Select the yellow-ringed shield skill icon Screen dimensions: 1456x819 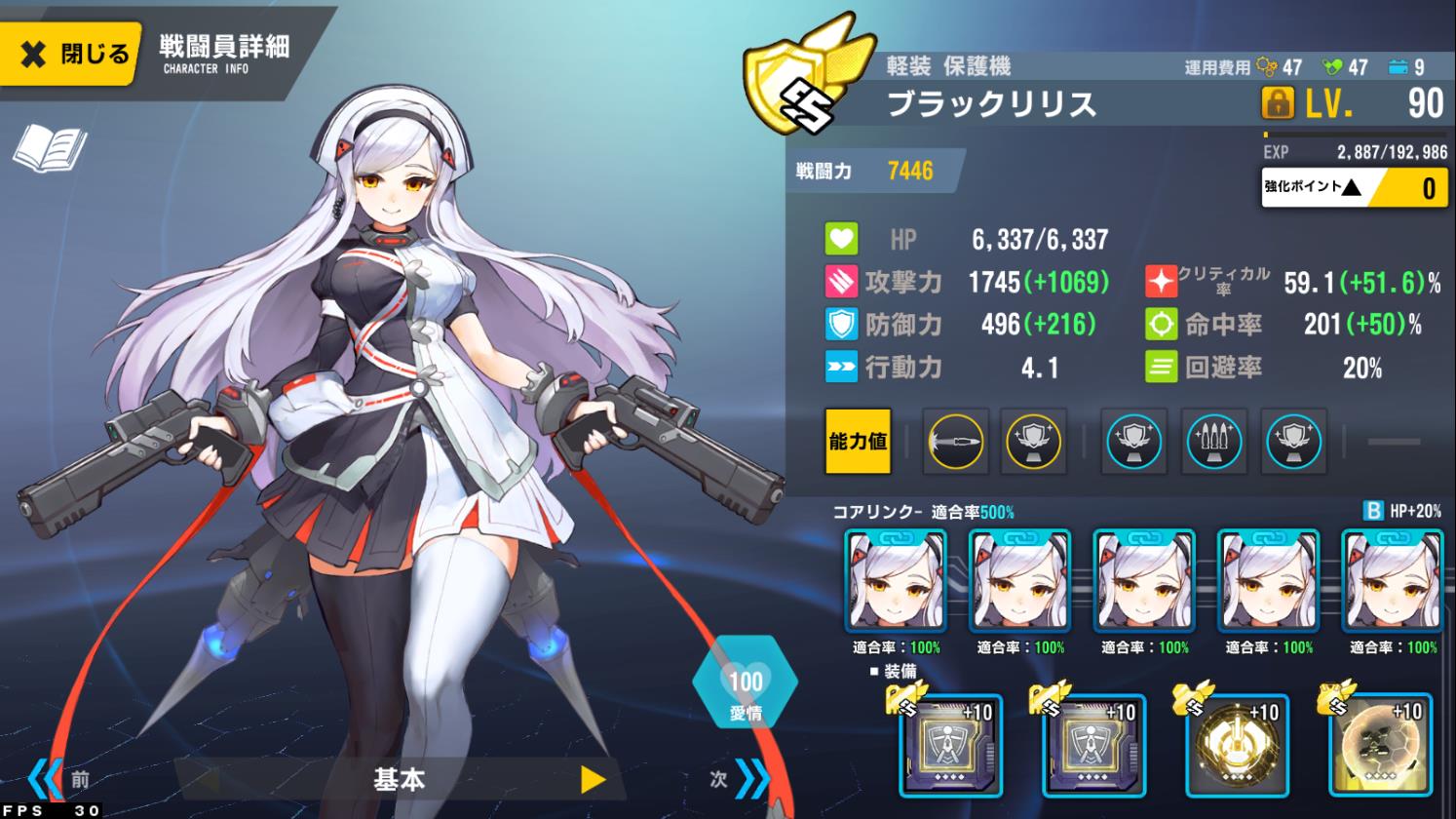[x=1033, y=442]
